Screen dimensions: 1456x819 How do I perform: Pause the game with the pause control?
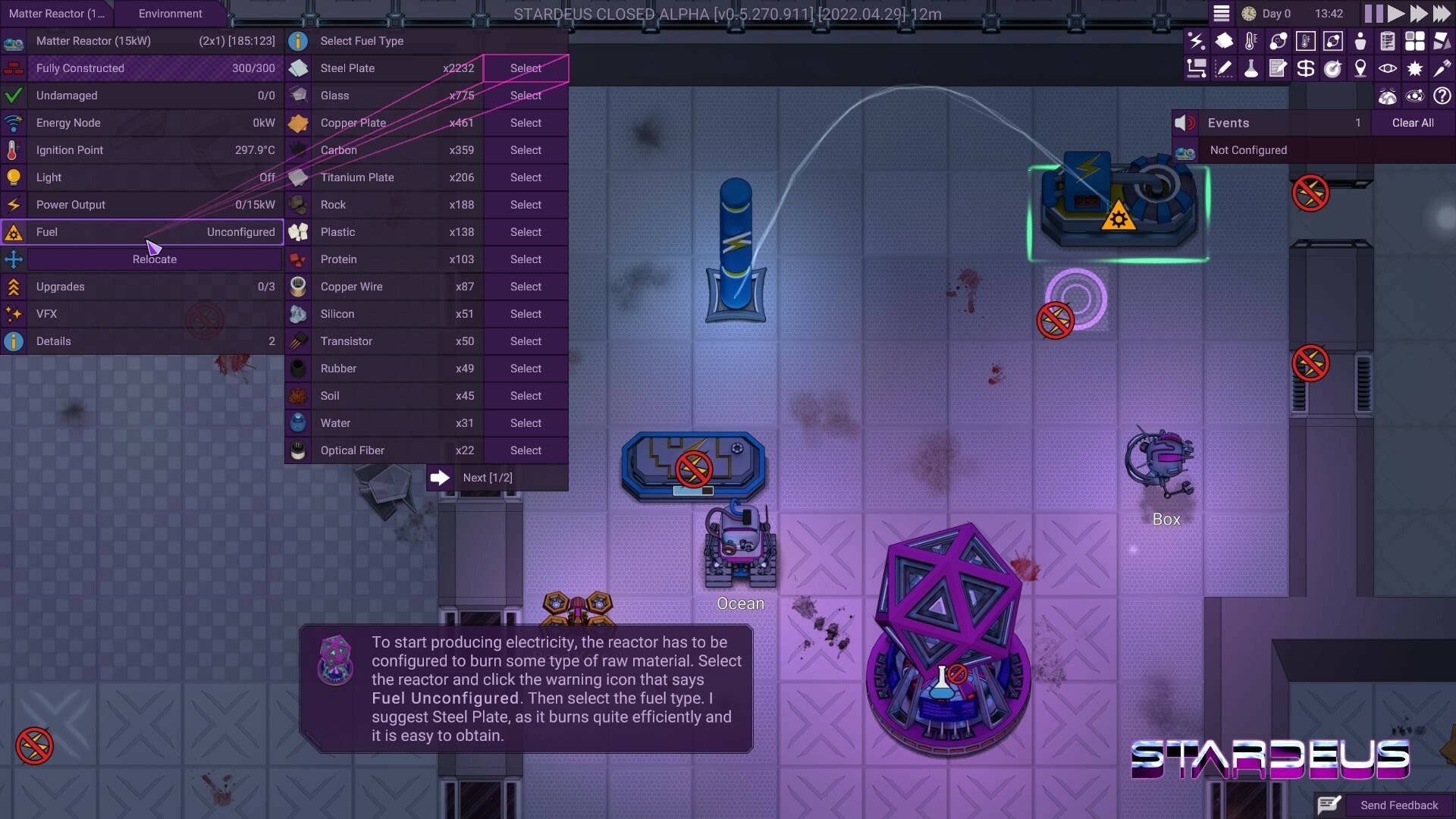1373,13
